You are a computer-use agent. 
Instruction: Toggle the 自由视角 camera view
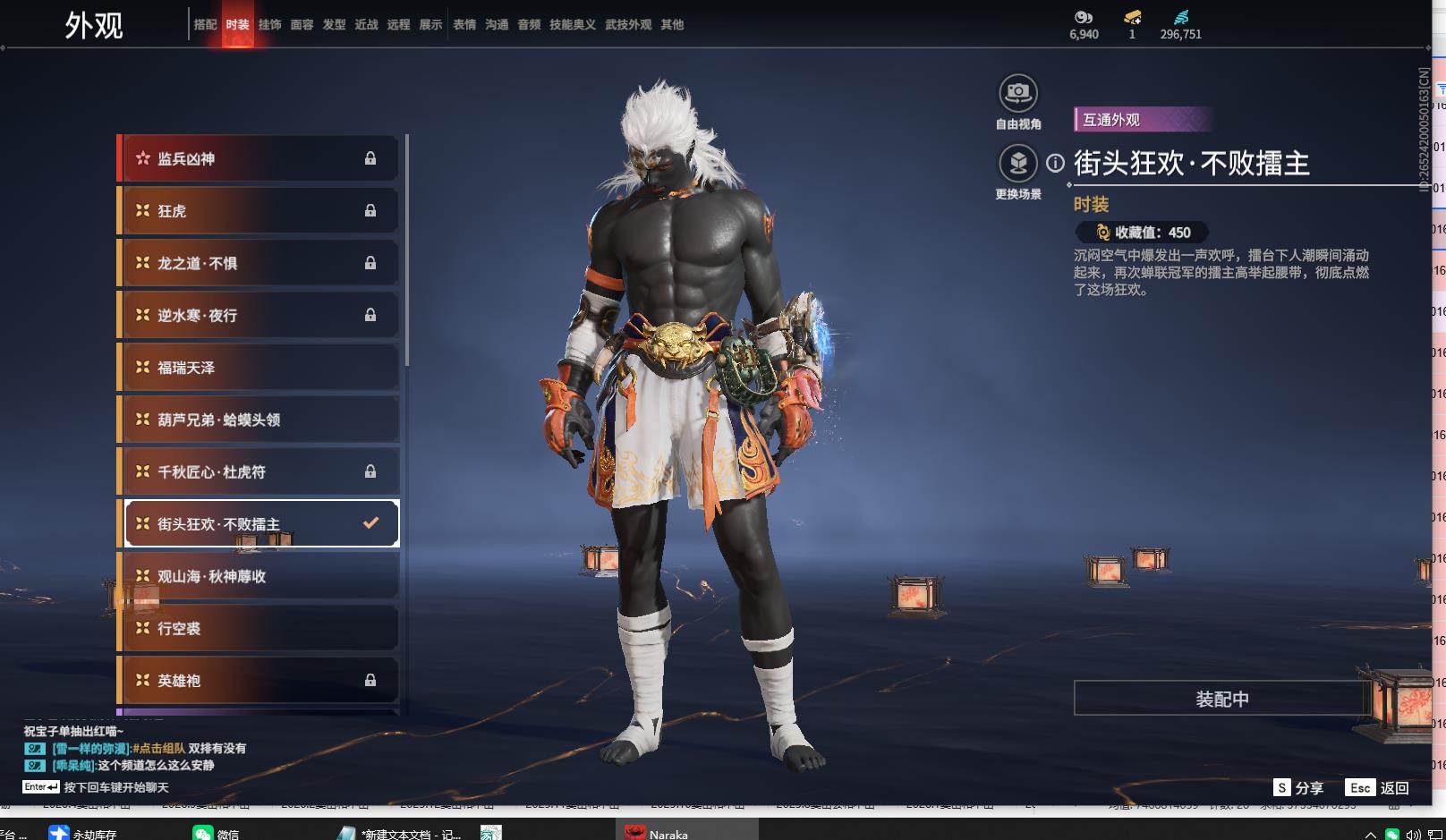1018,93
